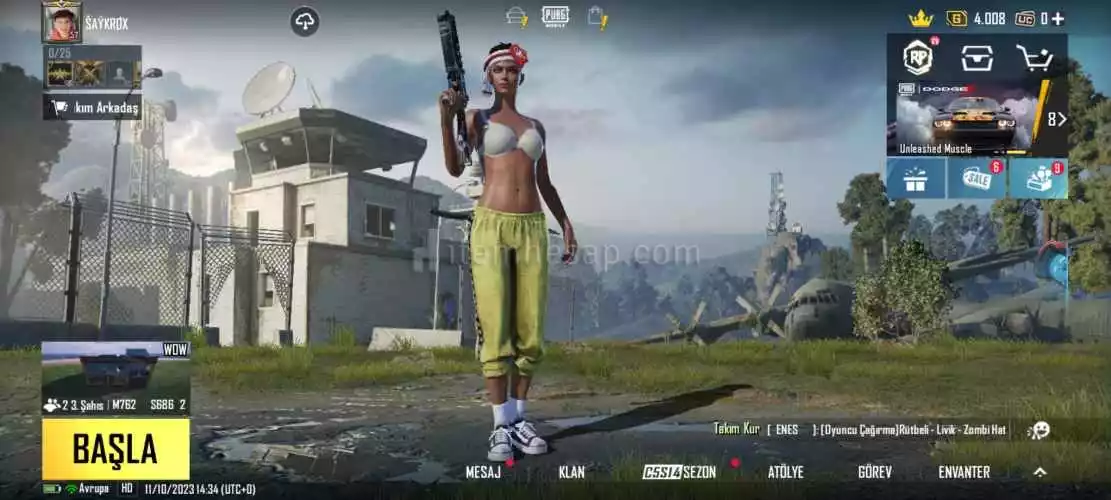Start the match with BAŞLA button
Viewport: 1111px width, 500px height.
click(115, 449)
